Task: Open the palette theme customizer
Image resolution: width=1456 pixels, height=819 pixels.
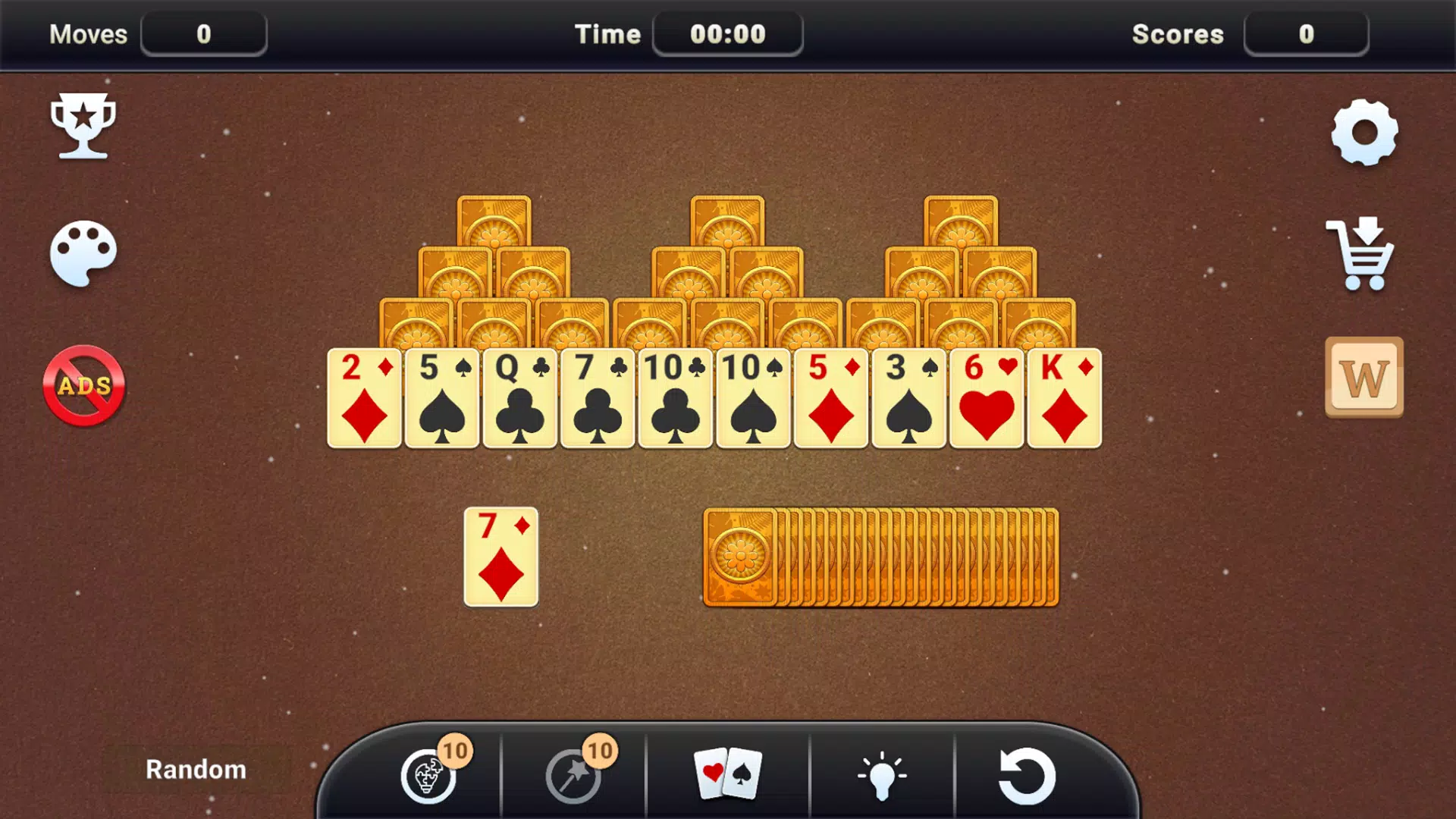Action: pos(83,254)
